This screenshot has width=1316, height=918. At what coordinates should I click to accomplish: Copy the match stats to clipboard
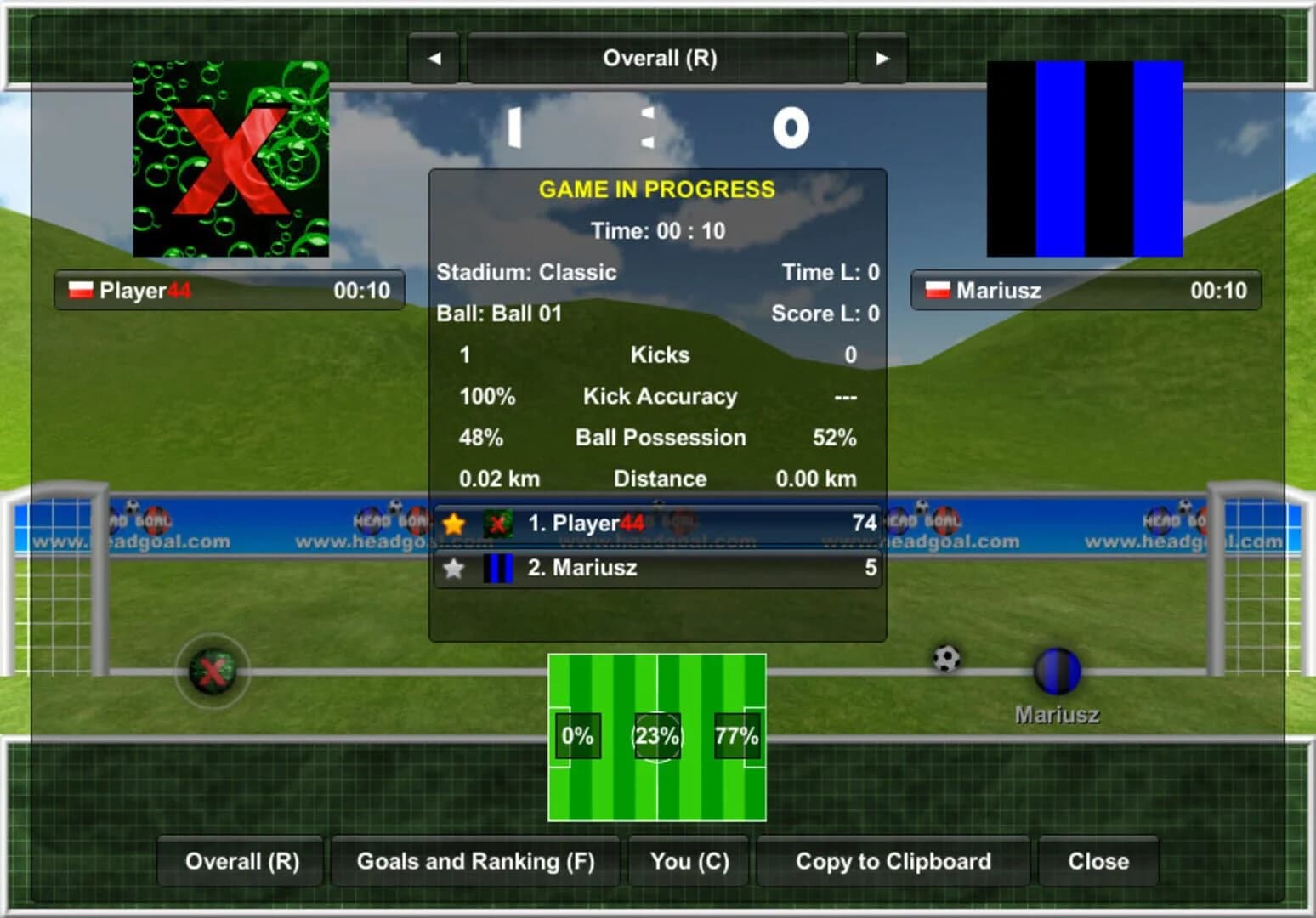[x=892, y=861]
